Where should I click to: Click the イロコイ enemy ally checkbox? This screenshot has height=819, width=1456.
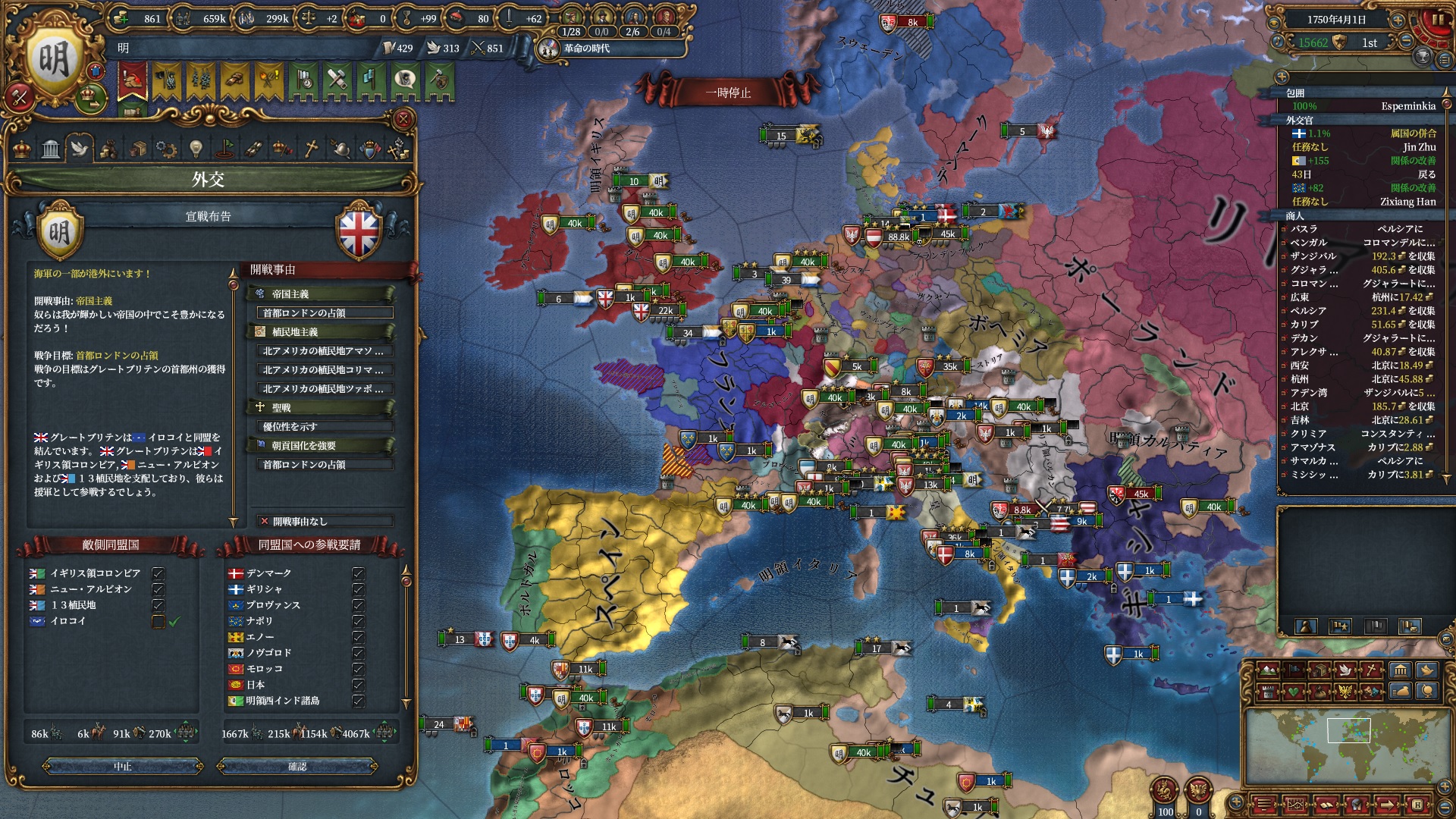pos(158,621)
